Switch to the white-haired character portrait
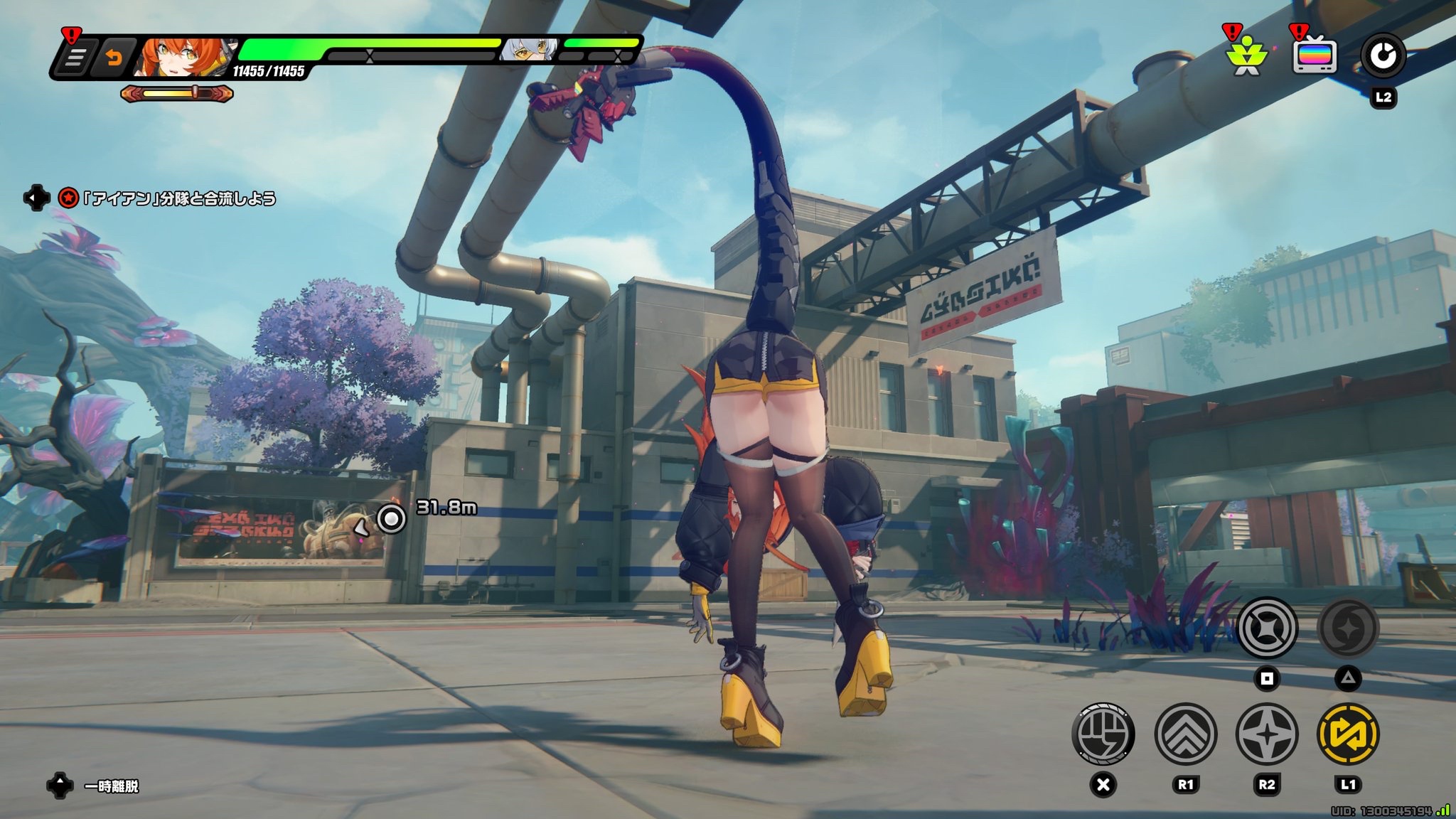Screen dimensions: 1456x819 point(530,49)
